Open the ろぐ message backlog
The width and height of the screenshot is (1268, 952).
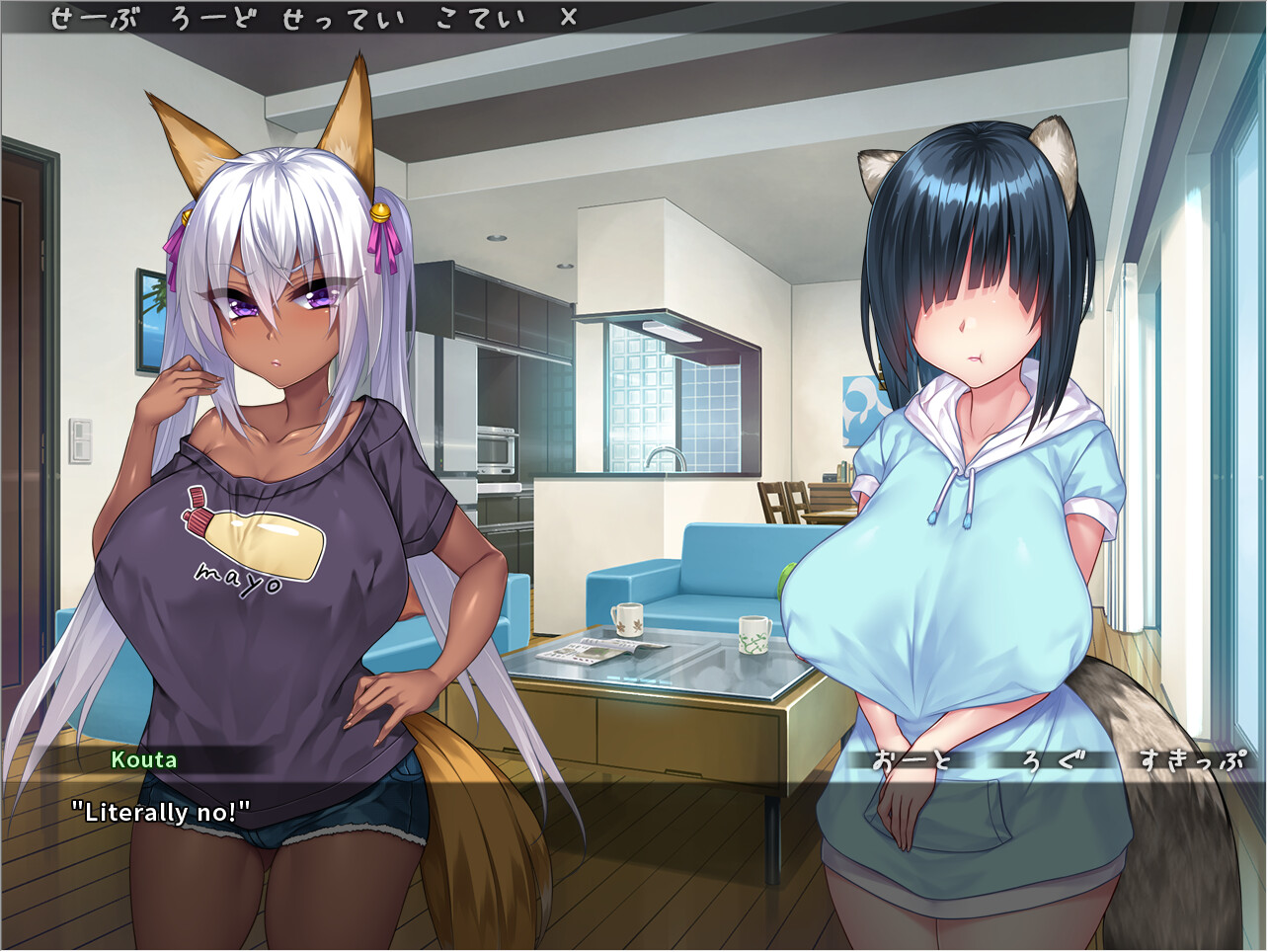(1055, 760)
